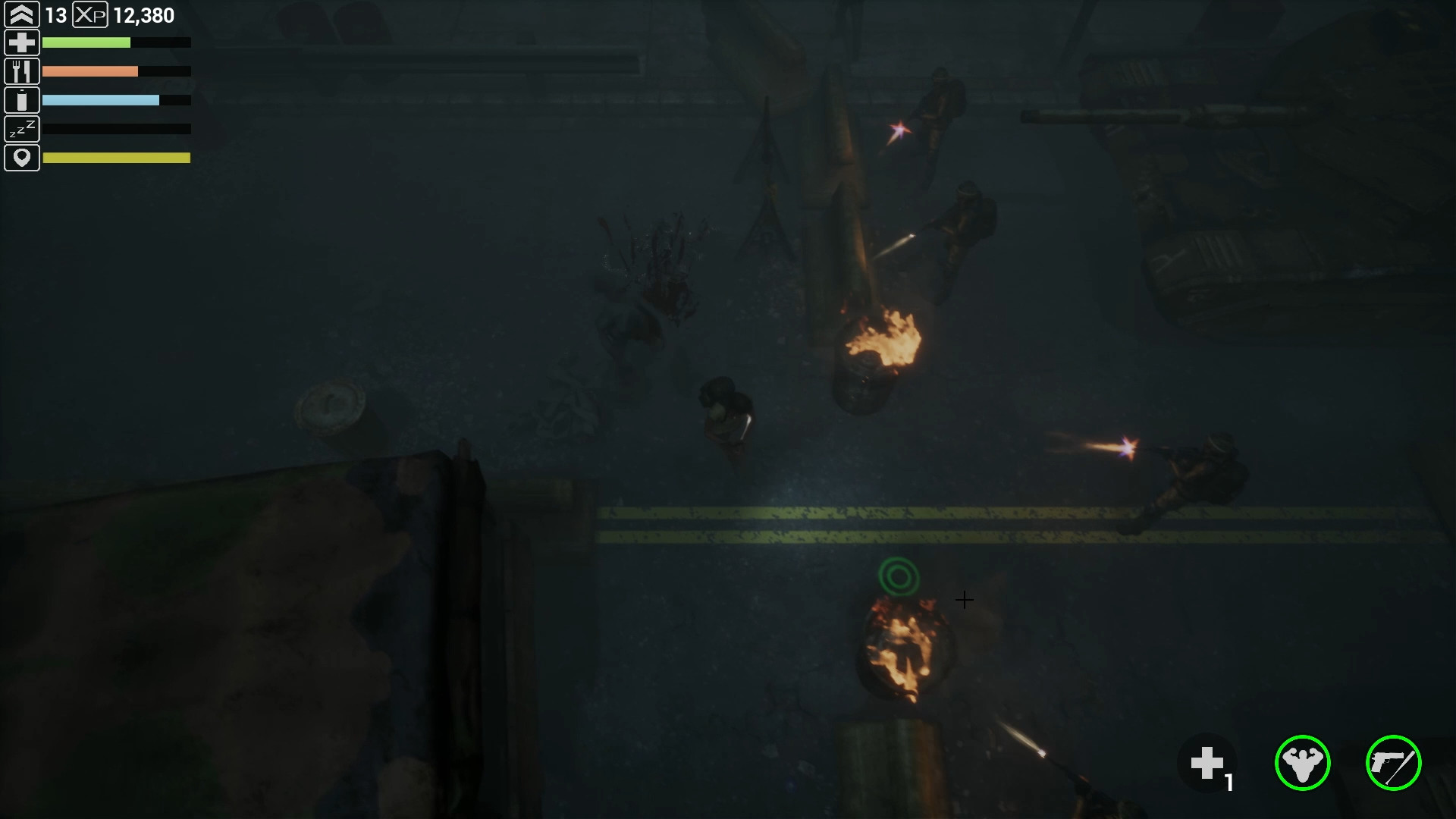This screenshot has width=1456, height=819.
Task: Select the fork-and-knife hunger icon
Action: pos(22,71)
